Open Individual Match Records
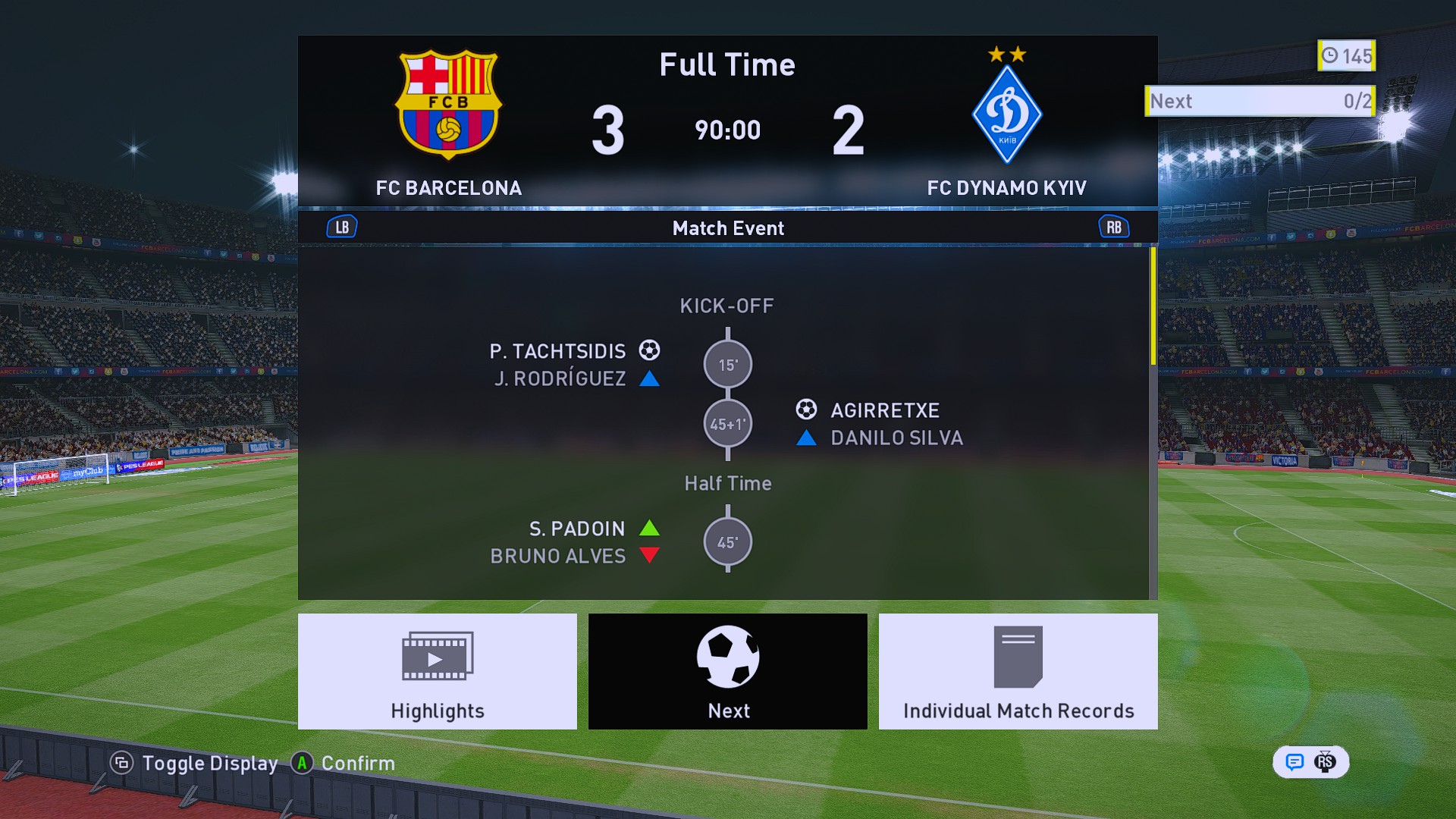 point(1018,671)
